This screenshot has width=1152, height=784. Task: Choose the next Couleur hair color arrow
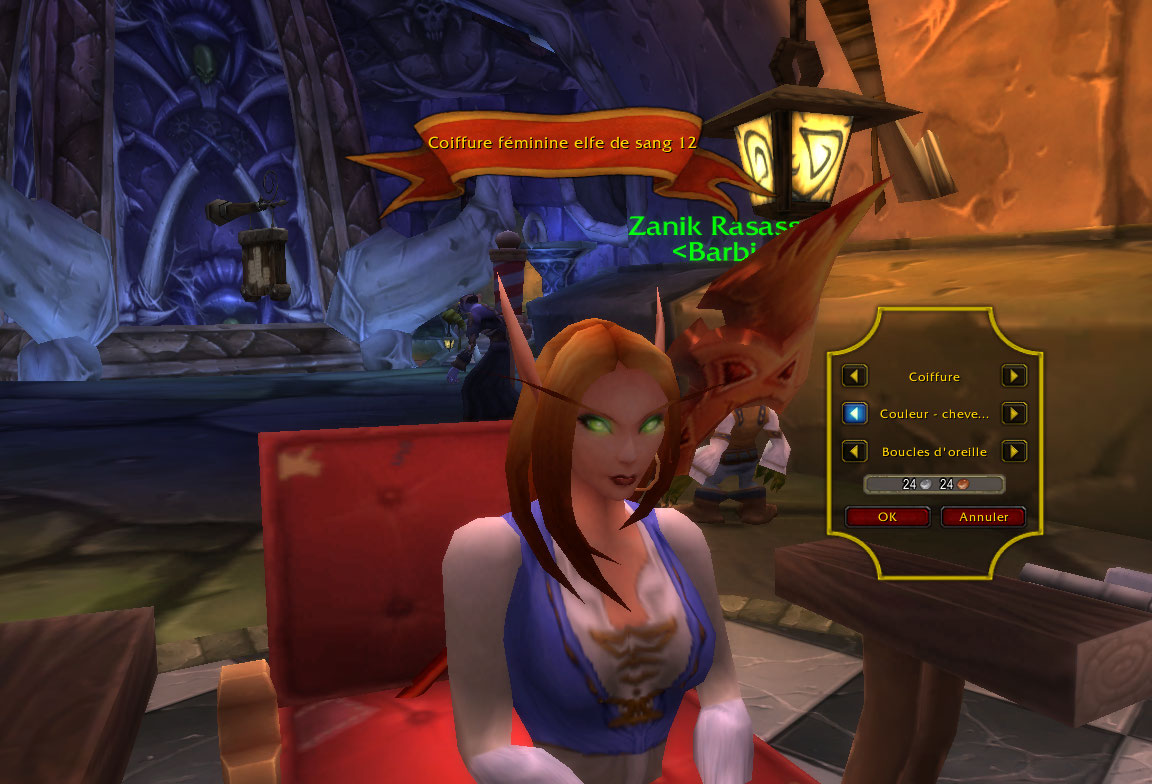1014,413
